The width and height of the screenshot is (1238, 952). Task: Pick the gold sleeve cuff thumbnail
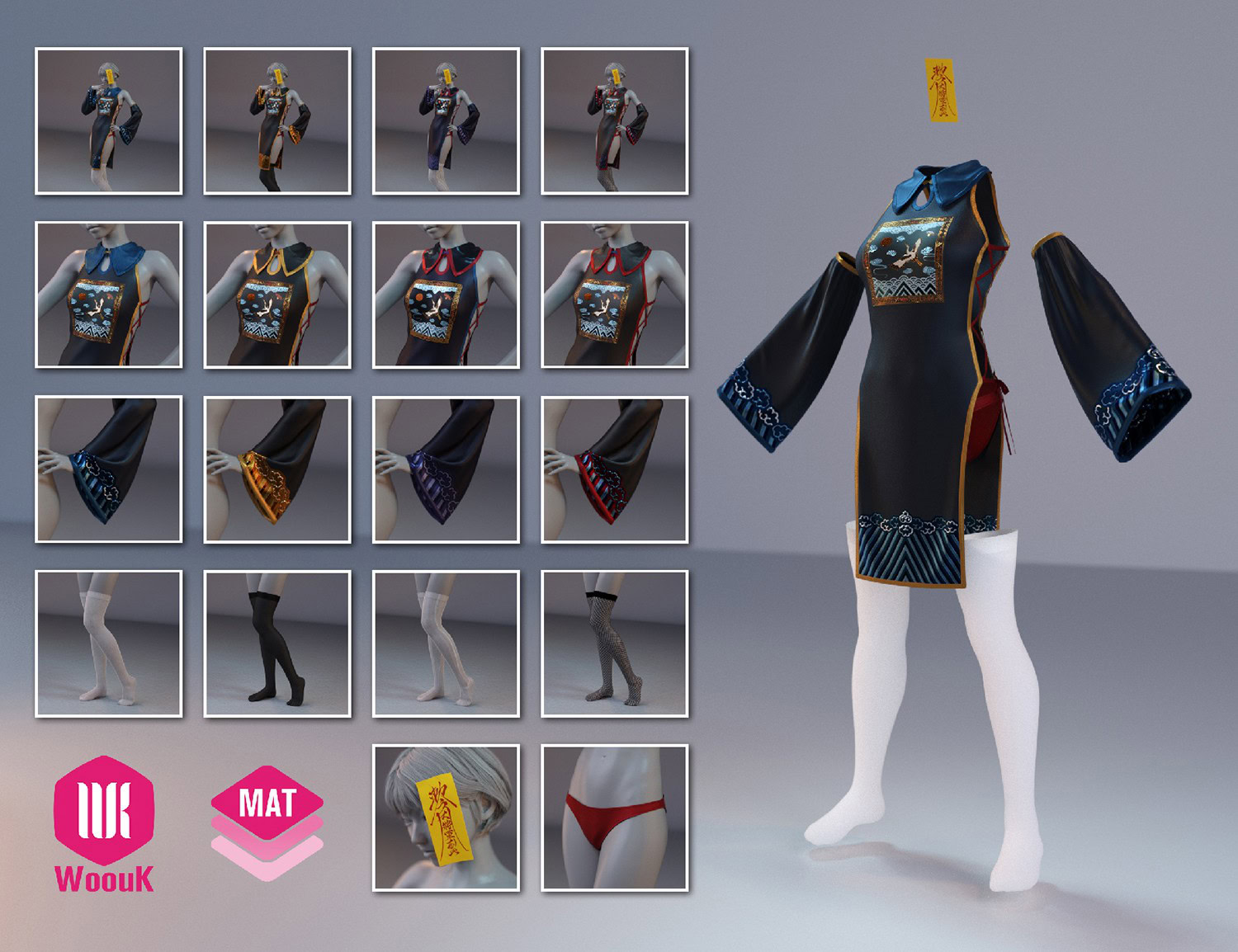tap(277, 469)
